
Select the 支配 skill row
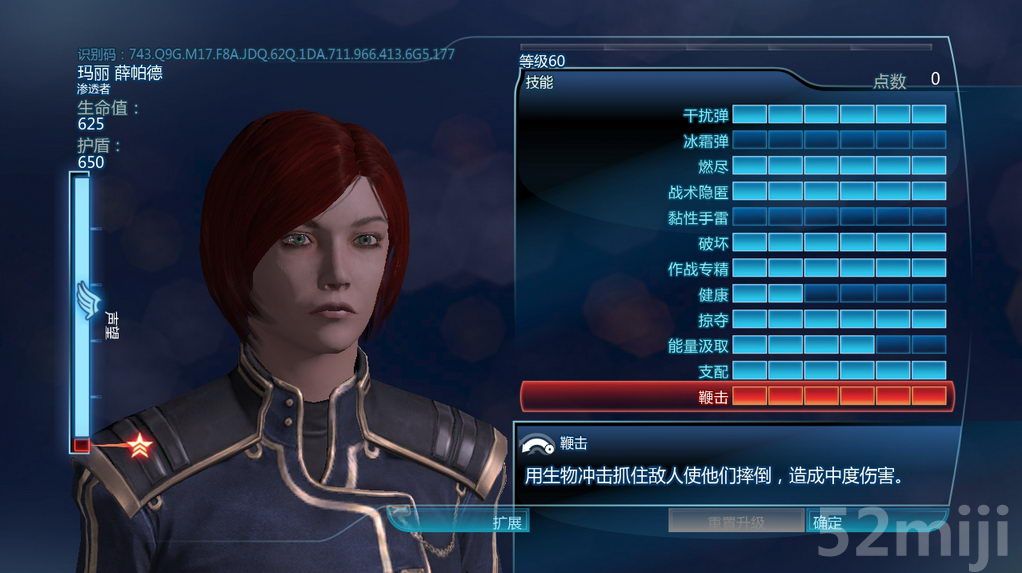click(x=735, y=371)
